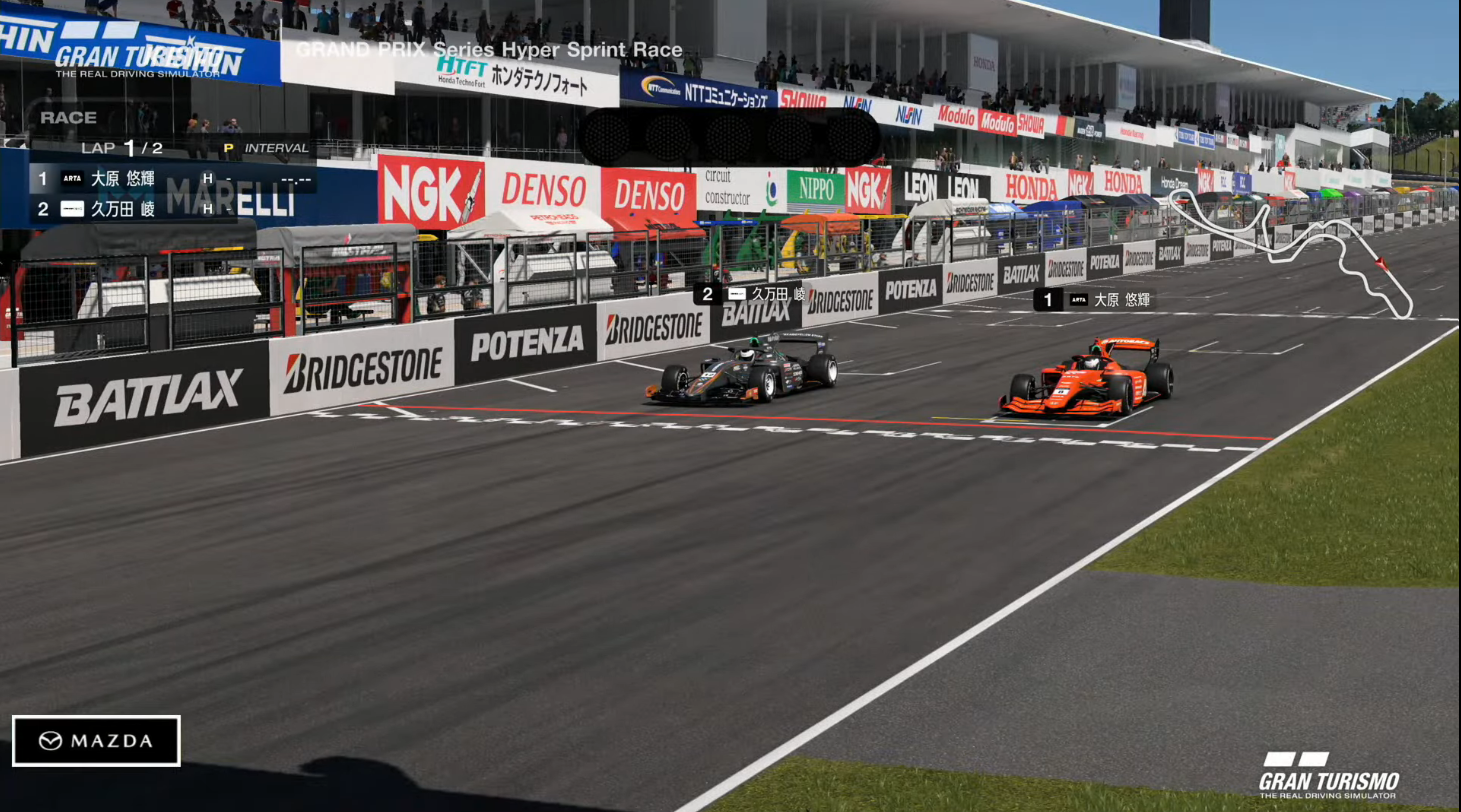Click the position 2 name tag above the black car

pos(750,294)
